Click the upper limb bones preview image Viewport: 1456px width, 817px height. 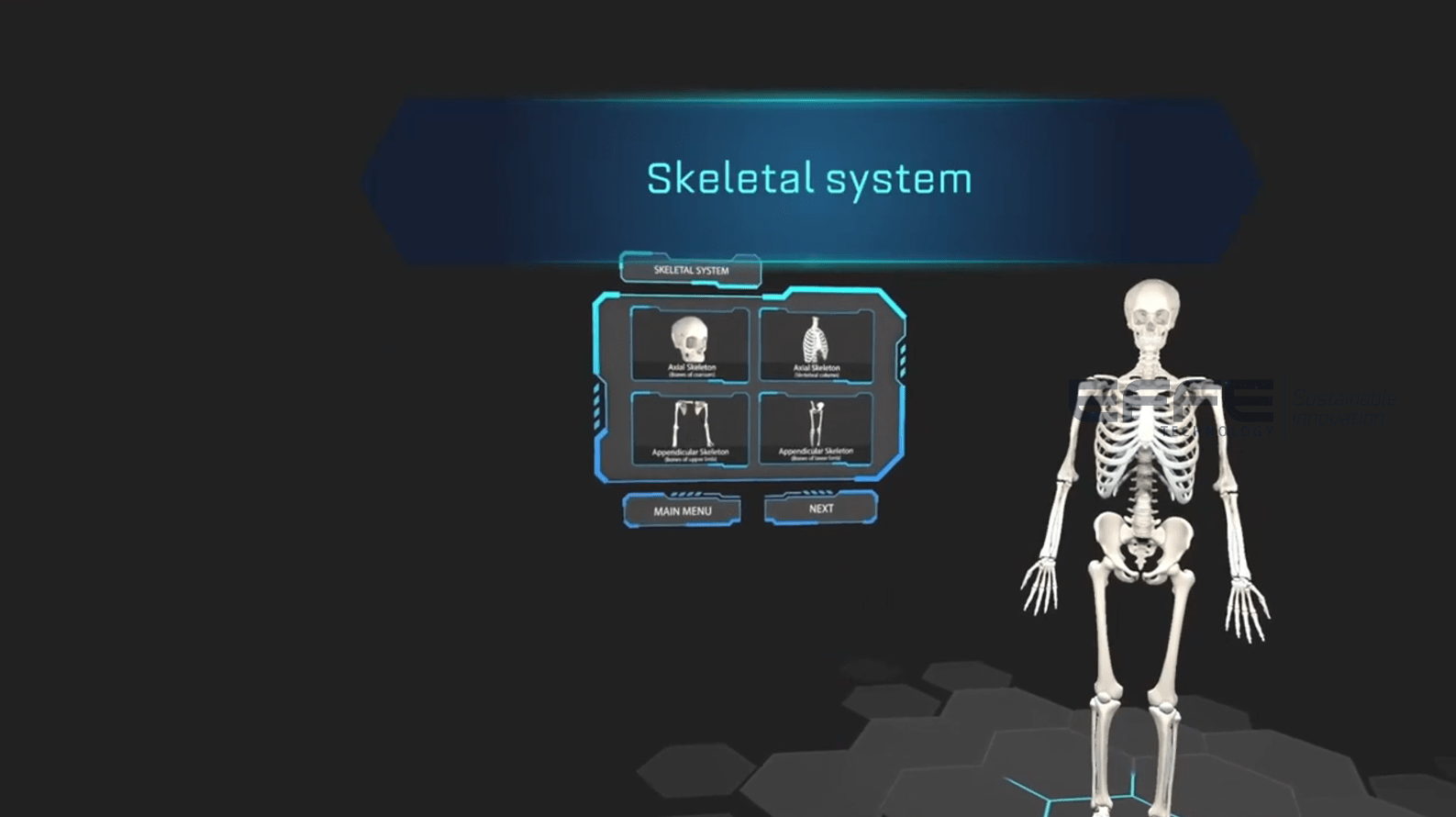(x=692, y=420)
